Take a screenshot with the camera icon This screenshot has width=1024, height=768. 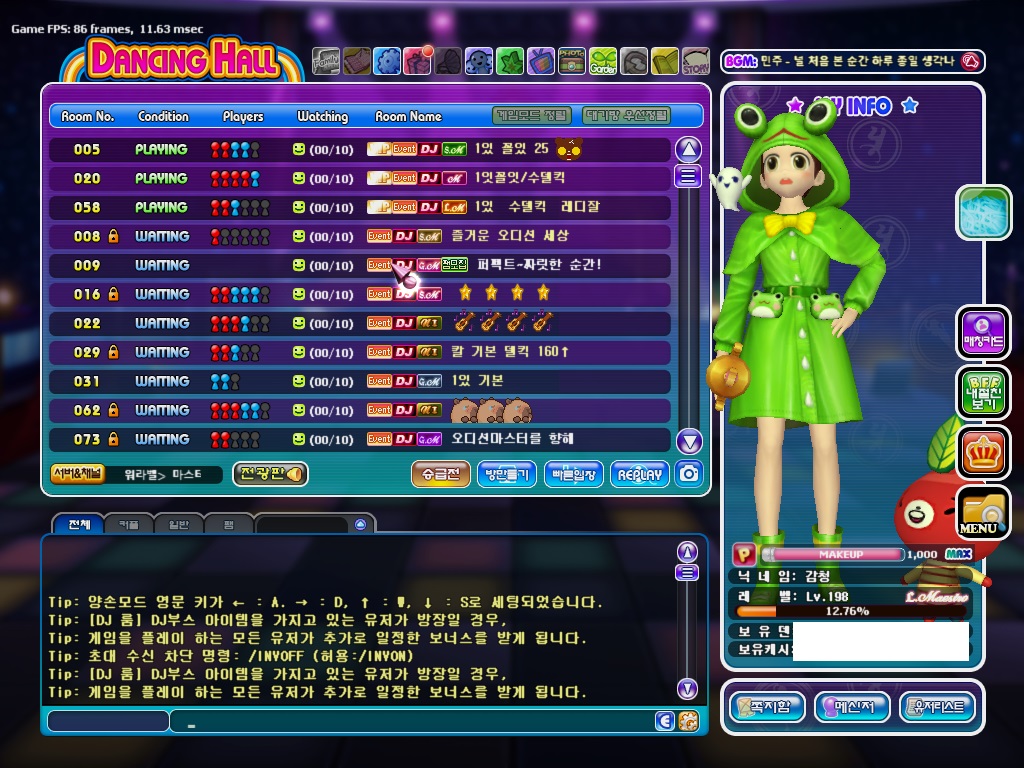688,474
